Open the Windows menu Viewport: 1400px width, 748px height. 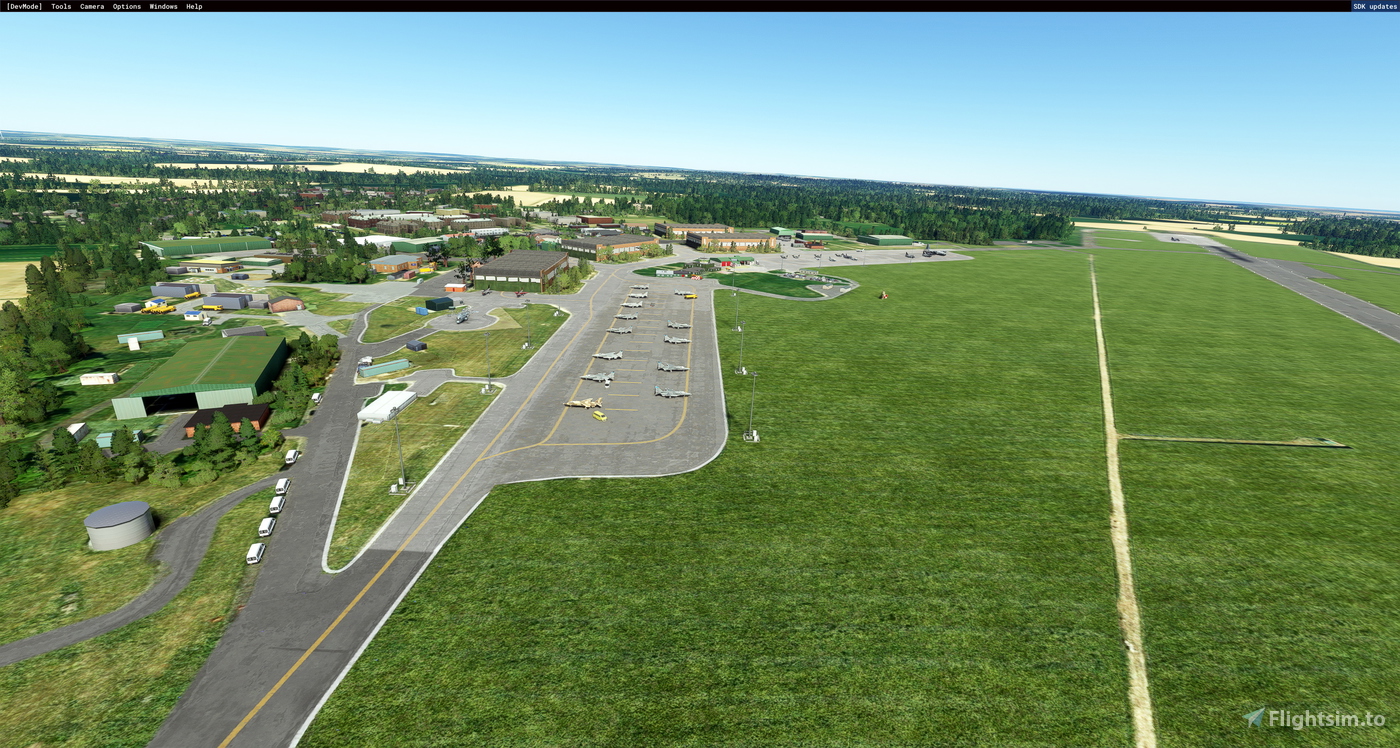click(162, 6)
